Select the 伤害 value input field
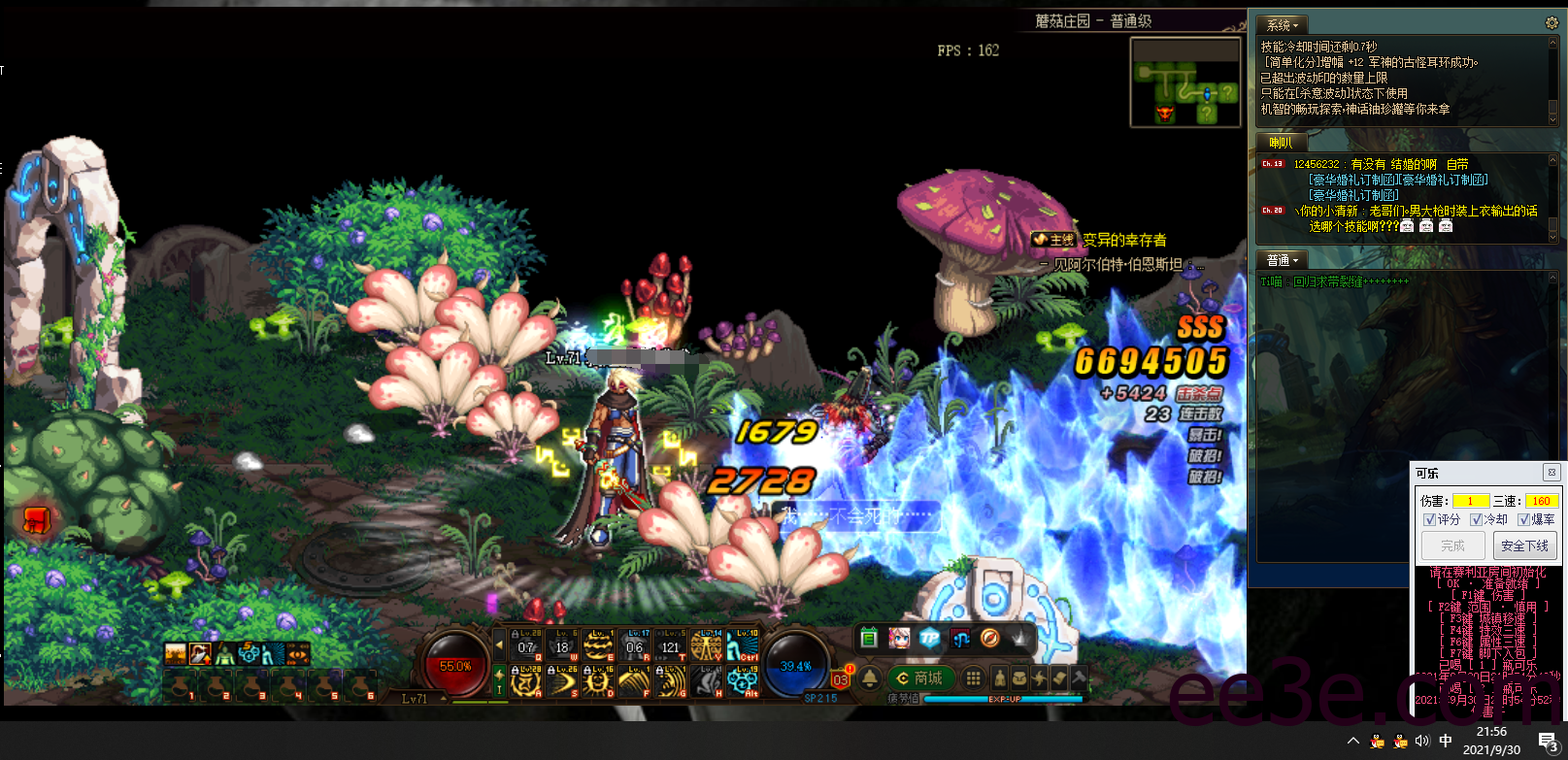The image size is (1568, 760). click(x=1471, y=501)
